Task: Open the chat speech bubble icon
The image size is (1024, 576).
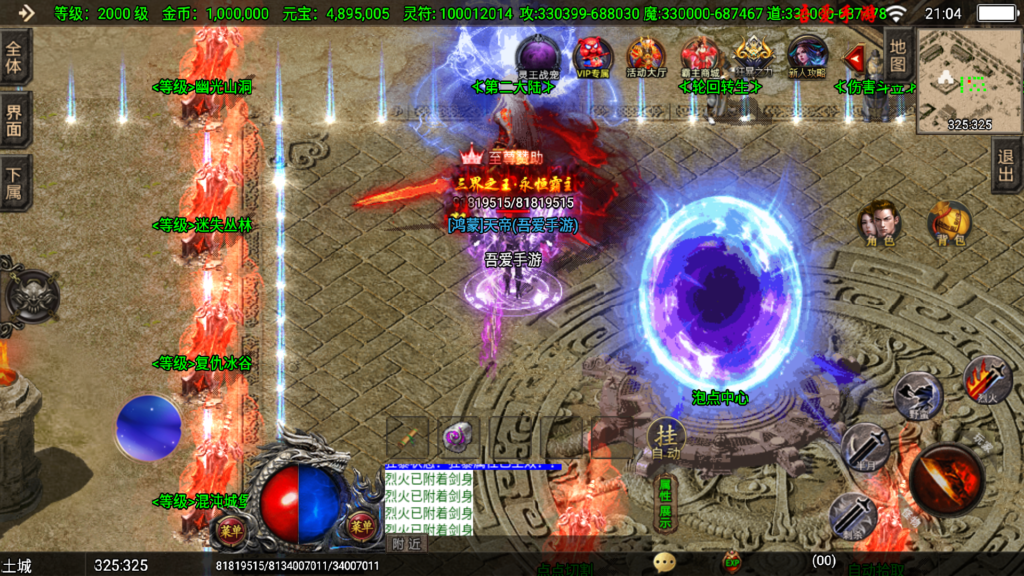Action: (x=665, y=563)
